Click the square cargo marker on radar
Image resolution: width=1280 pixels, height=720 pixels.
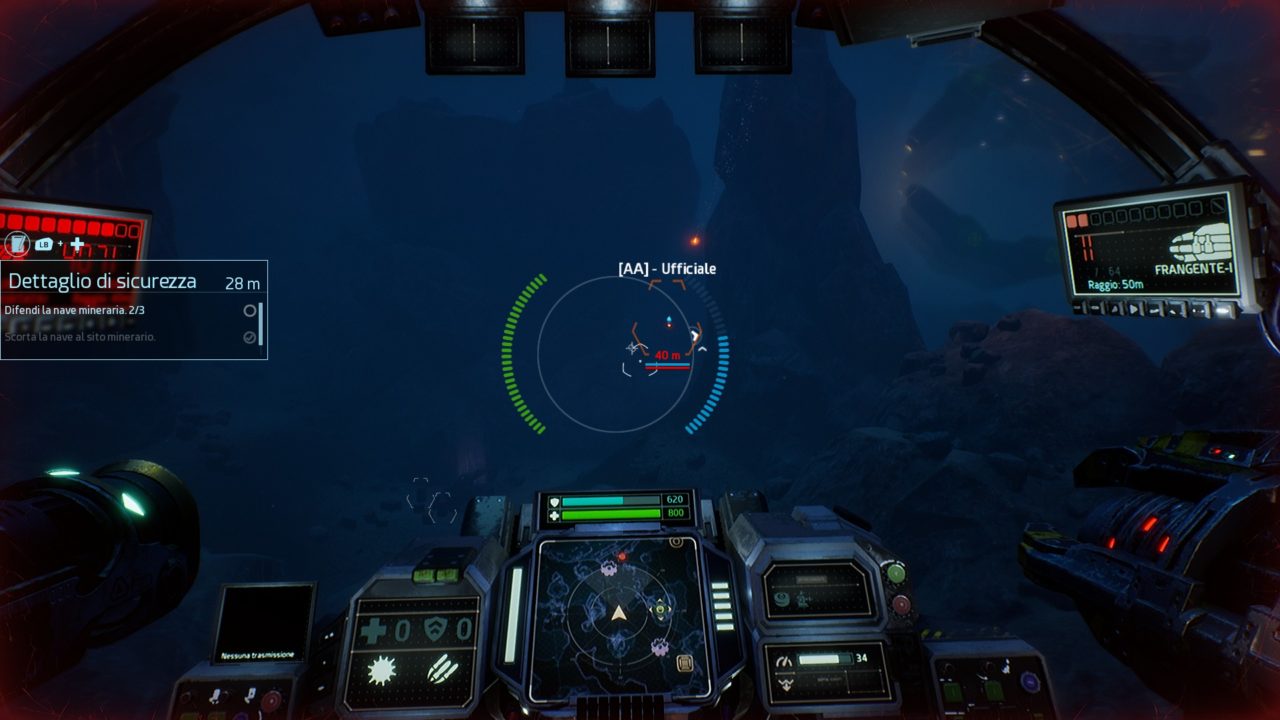685,663
